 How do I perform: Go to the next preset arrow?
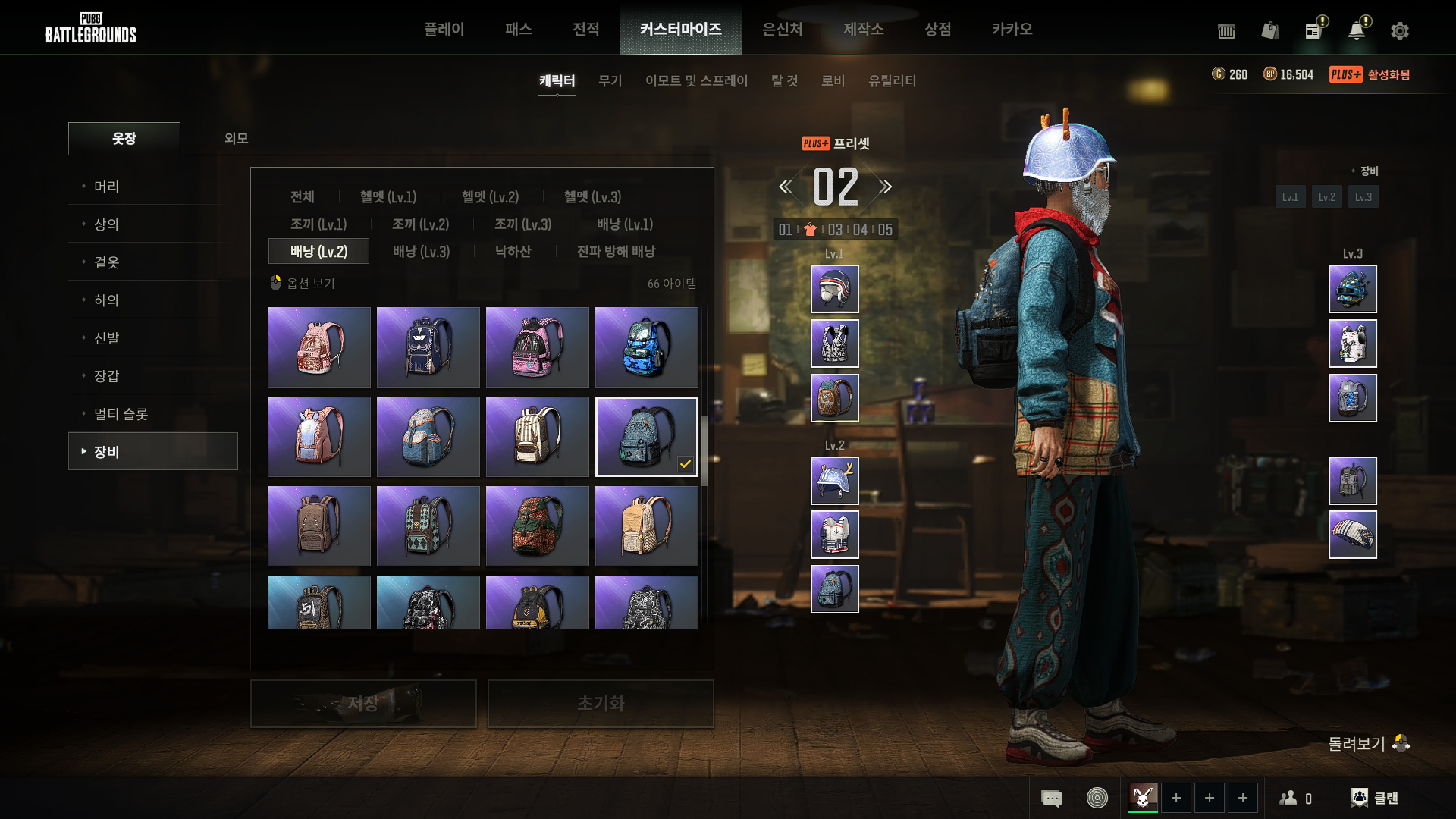pyautogui.click(x=885, y=187)
